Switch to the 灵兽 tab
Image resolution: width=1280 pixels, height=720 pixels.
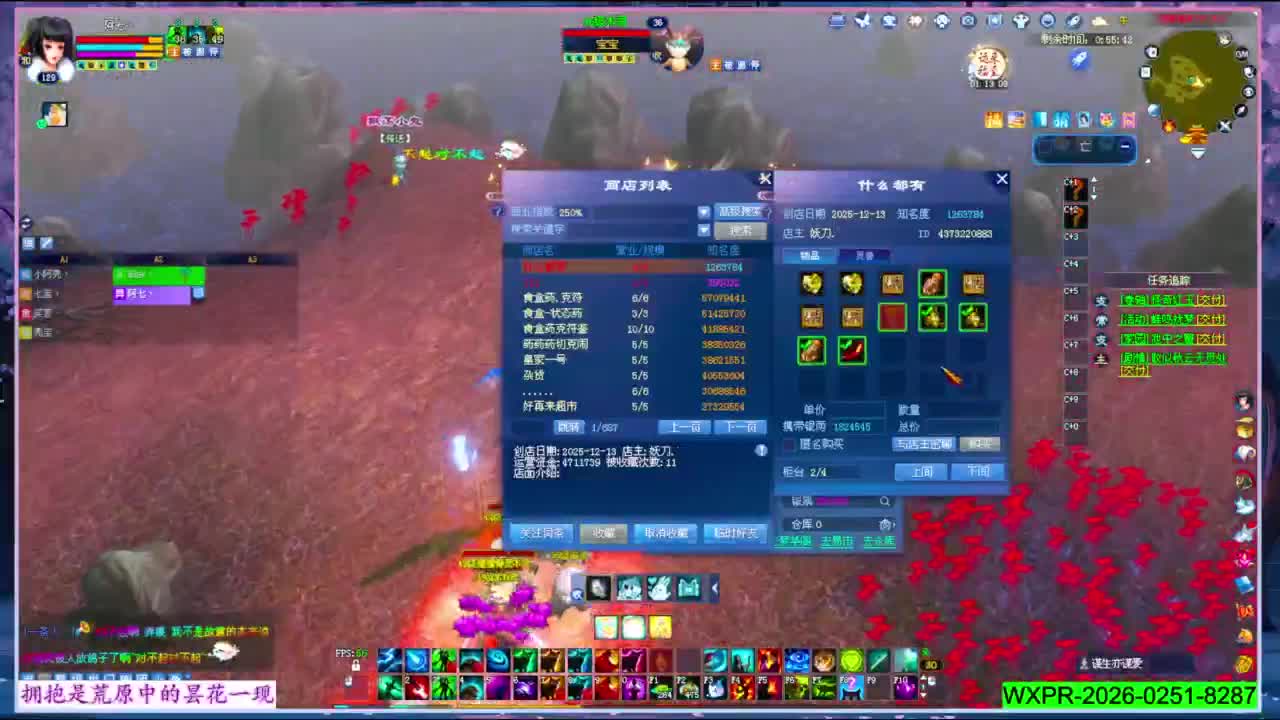click(x=865, y=255)
